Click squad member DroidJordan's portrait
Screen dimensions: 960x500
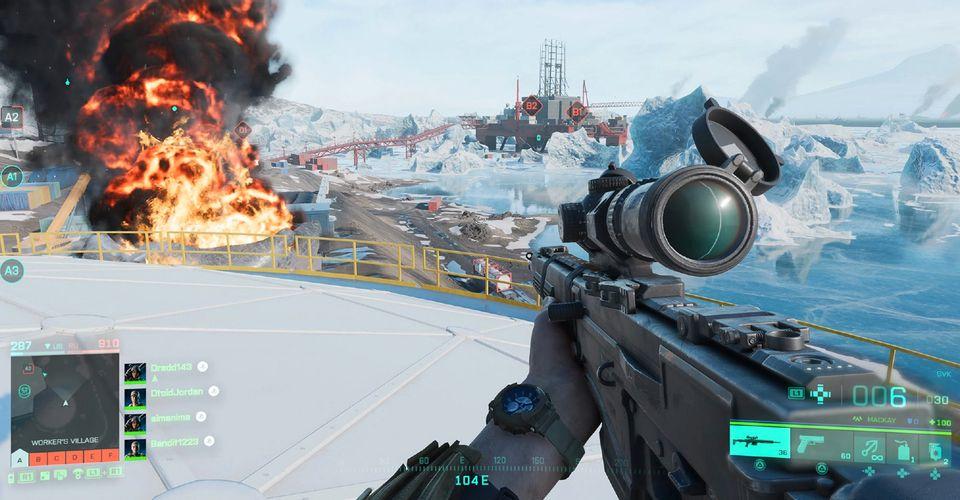(x=135, y=397)
